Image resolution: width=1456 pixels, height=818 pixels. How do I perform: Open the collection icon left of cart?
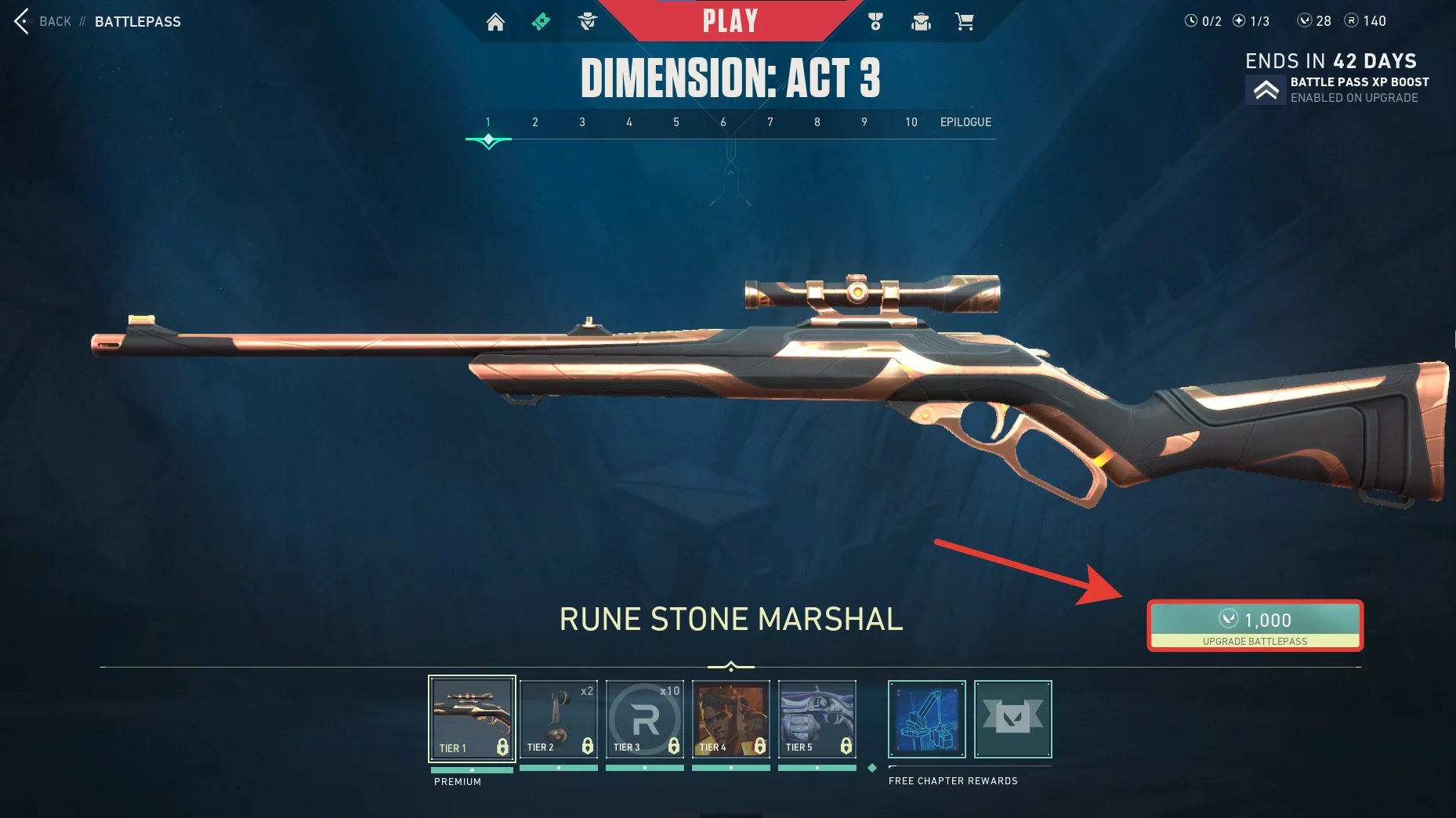pos(921,22)
